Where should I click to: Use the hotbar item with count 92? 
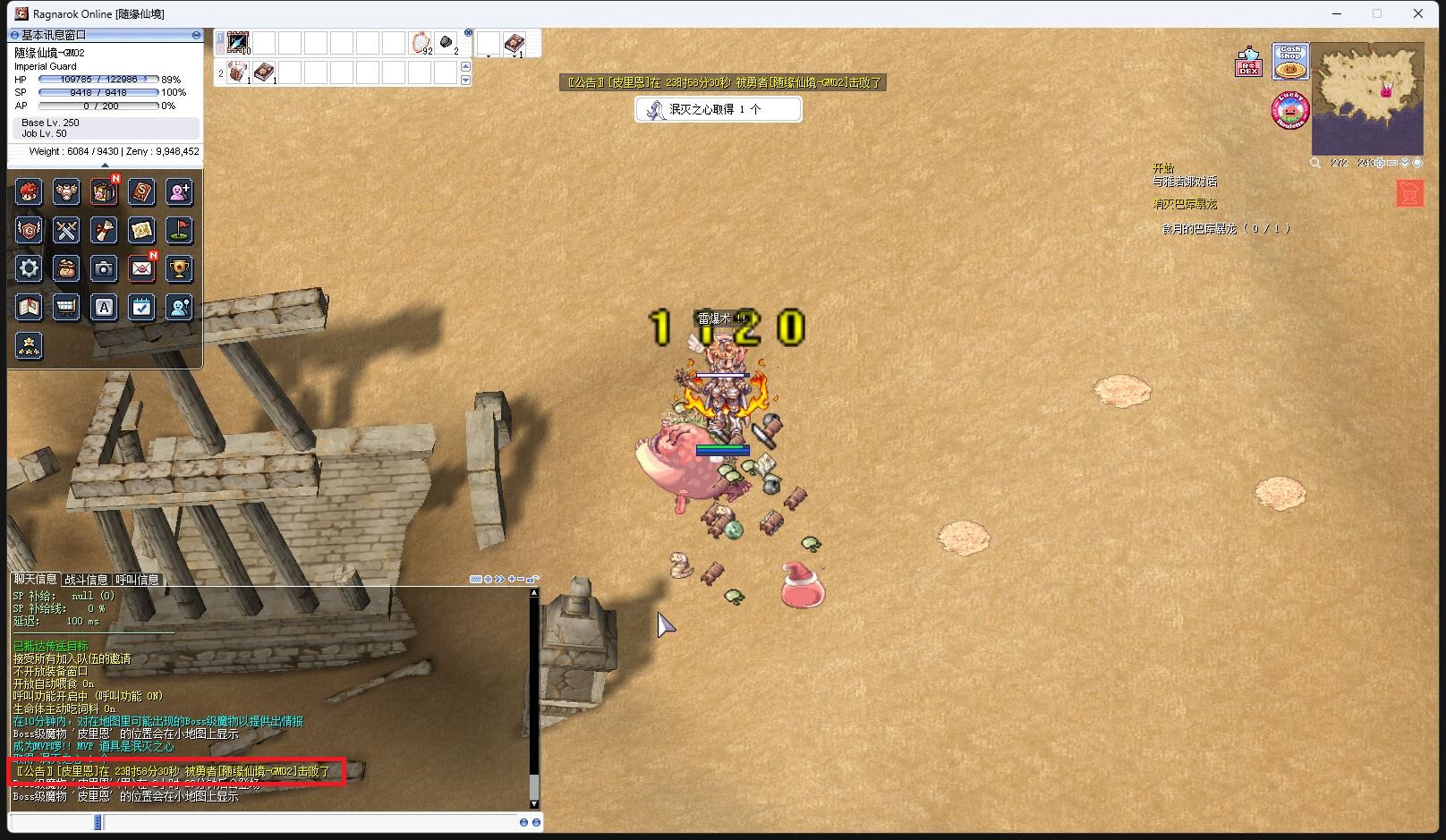tap(420, 42)
